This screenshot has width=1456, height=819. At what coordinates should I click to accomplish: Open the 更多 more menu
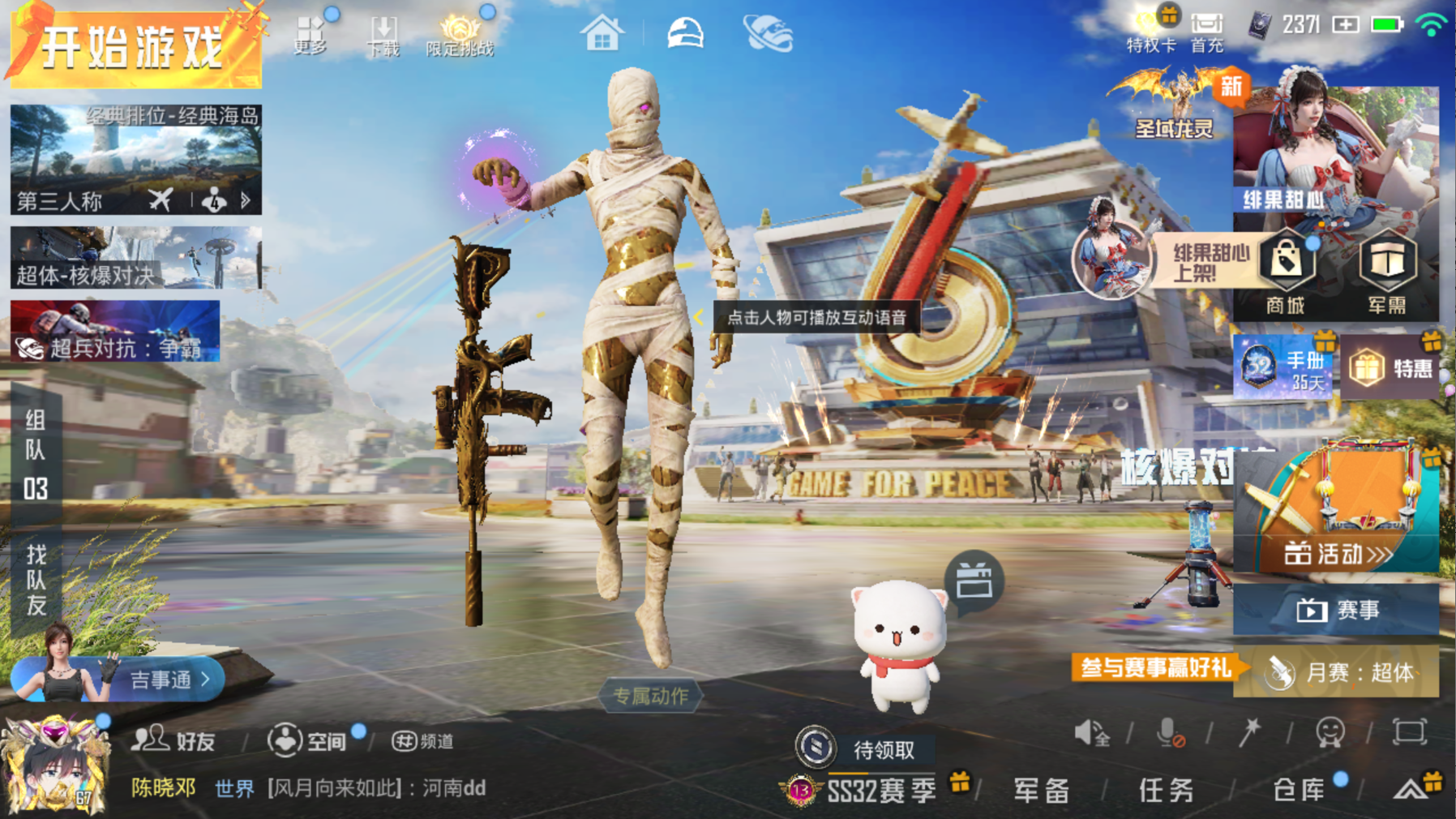310,36
